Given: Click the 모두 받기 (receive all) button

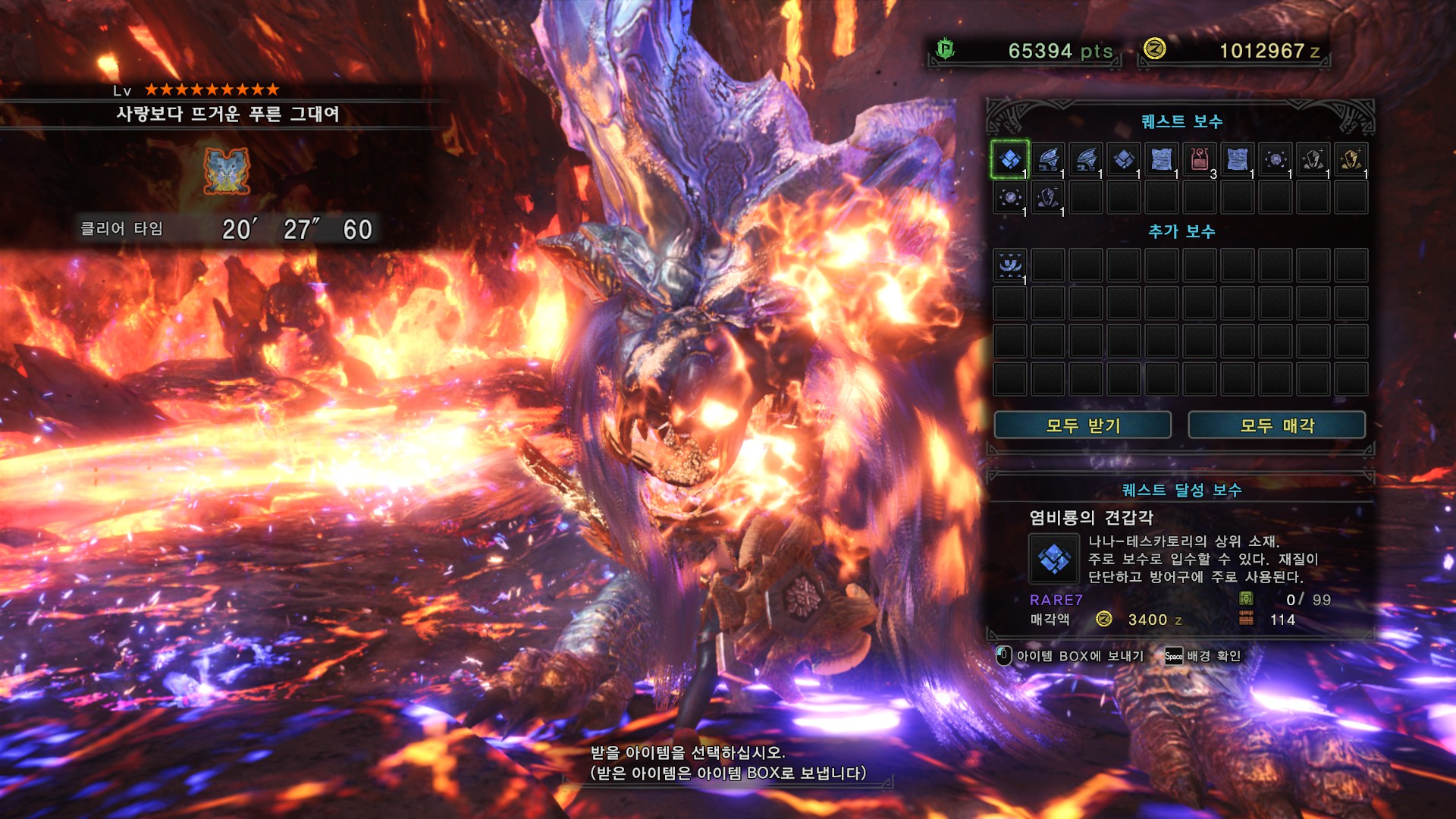Looking at the screenshot, I should click(x=1082, y=425).
